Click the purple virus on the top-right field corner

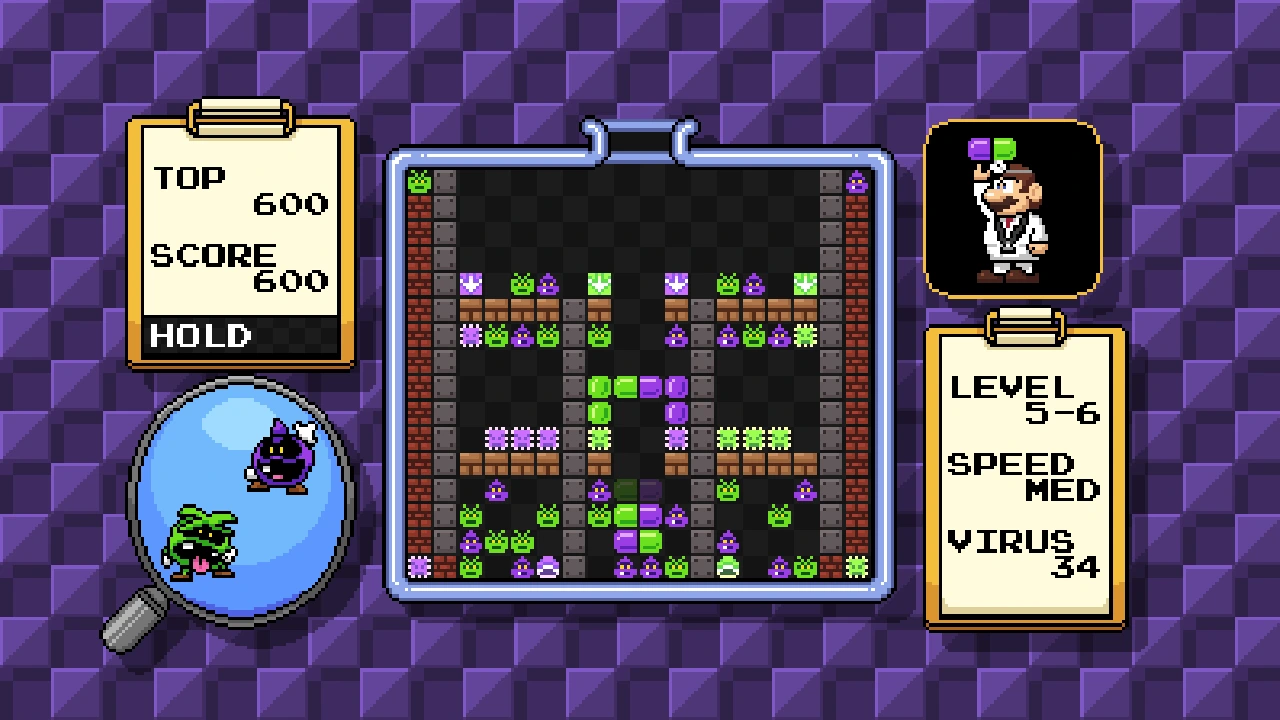(x=855, y=182)
